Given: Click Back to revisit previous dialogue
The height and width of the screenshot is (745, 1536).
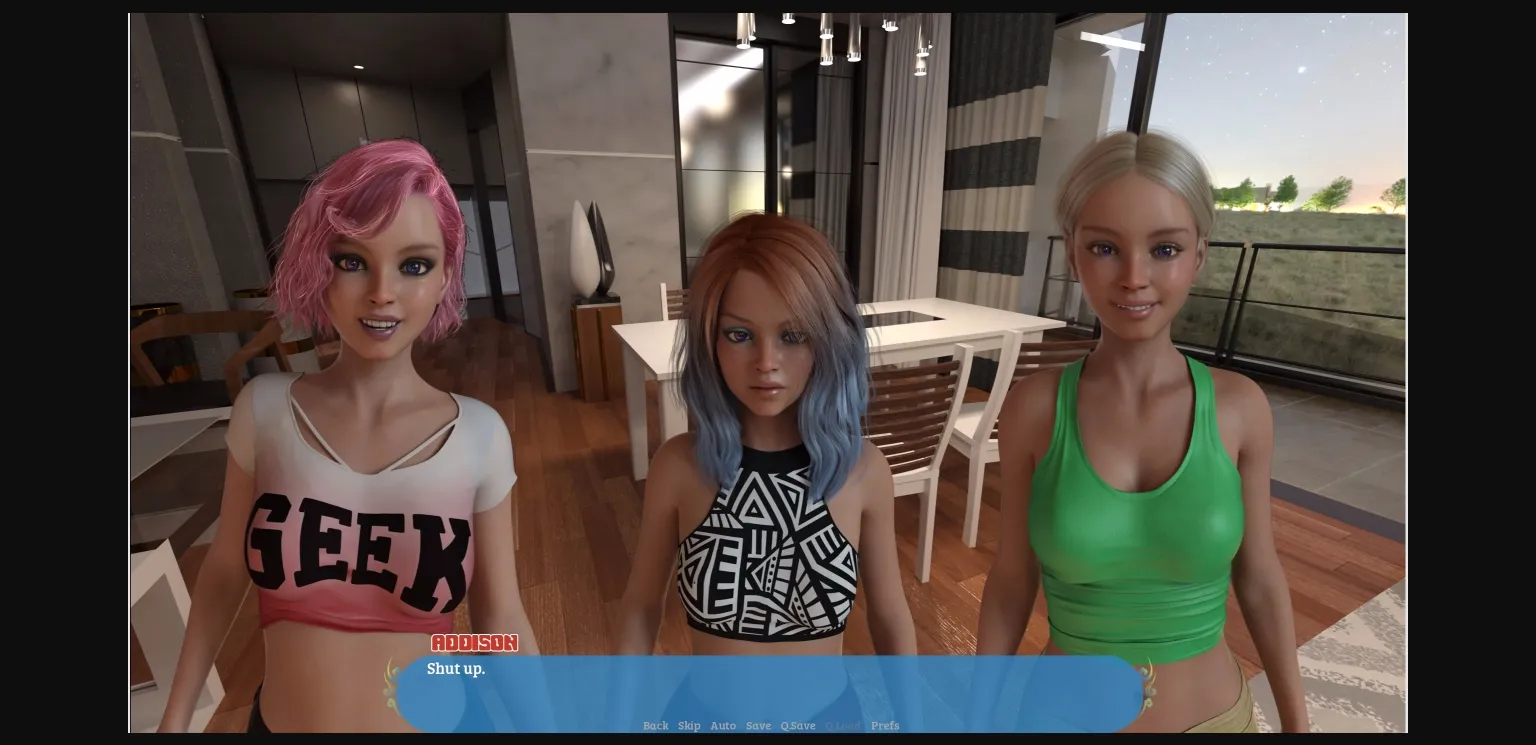Looking at the screenshot, I should [656, 726].
